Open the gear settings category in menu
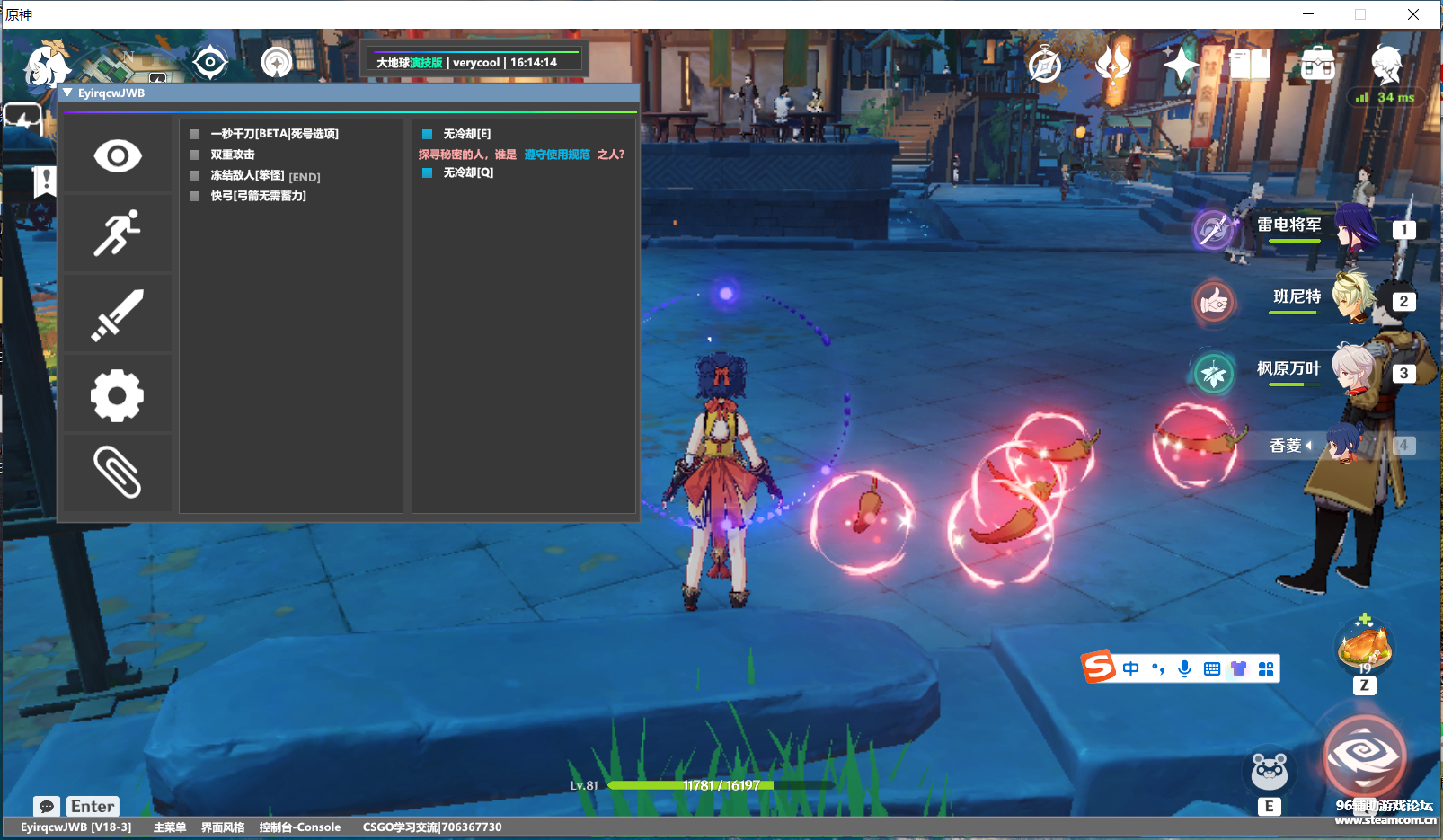 click(x=117, y=393)
